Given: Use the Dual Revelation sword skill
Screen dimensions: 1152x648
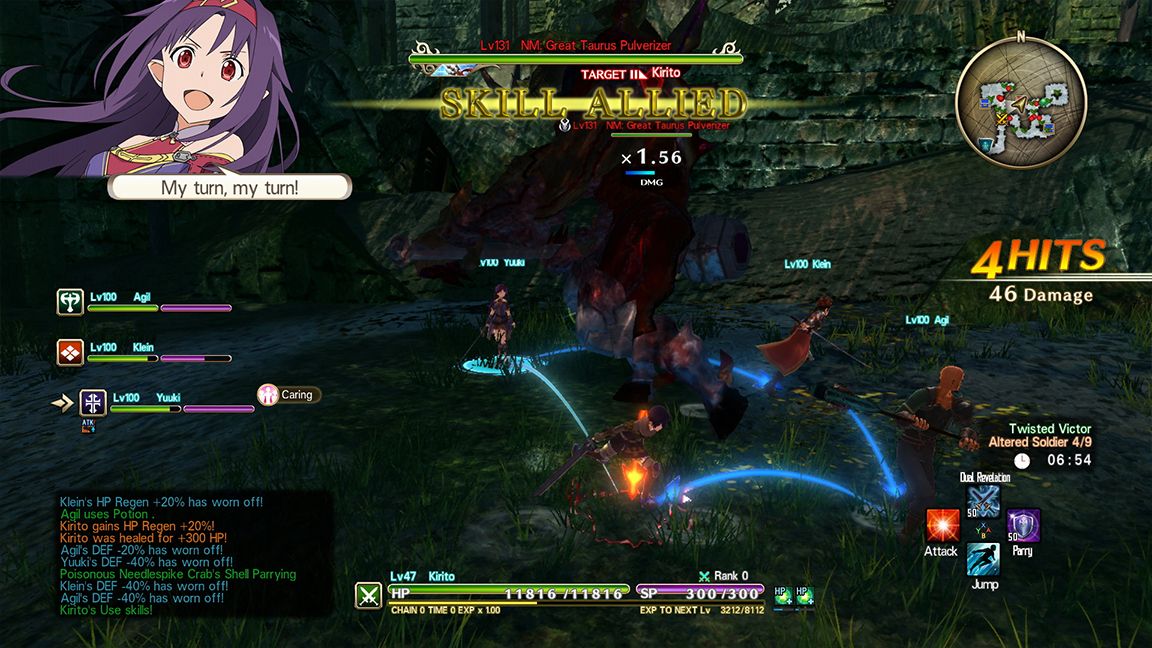Looking at the screenshot, I should pyautogui.click(x=983, y=500).
